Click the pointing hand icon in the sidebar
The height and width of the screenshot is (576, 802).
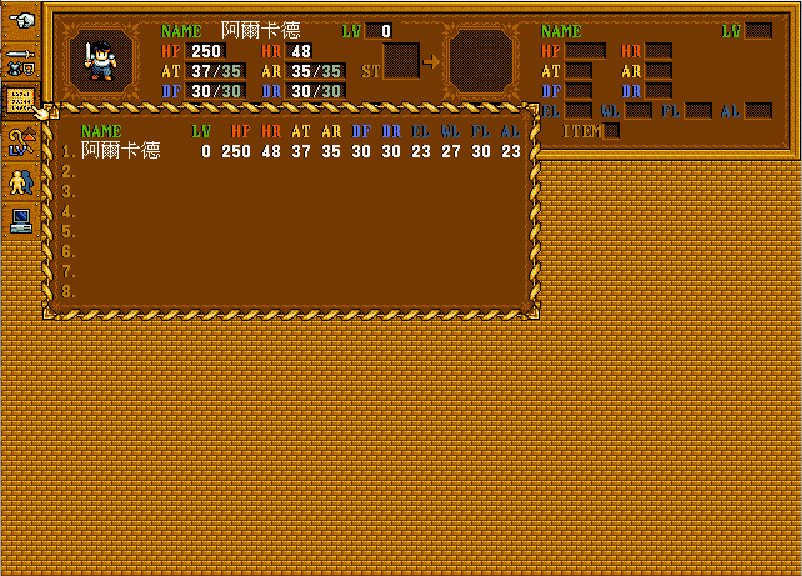(x=20, y=20)
